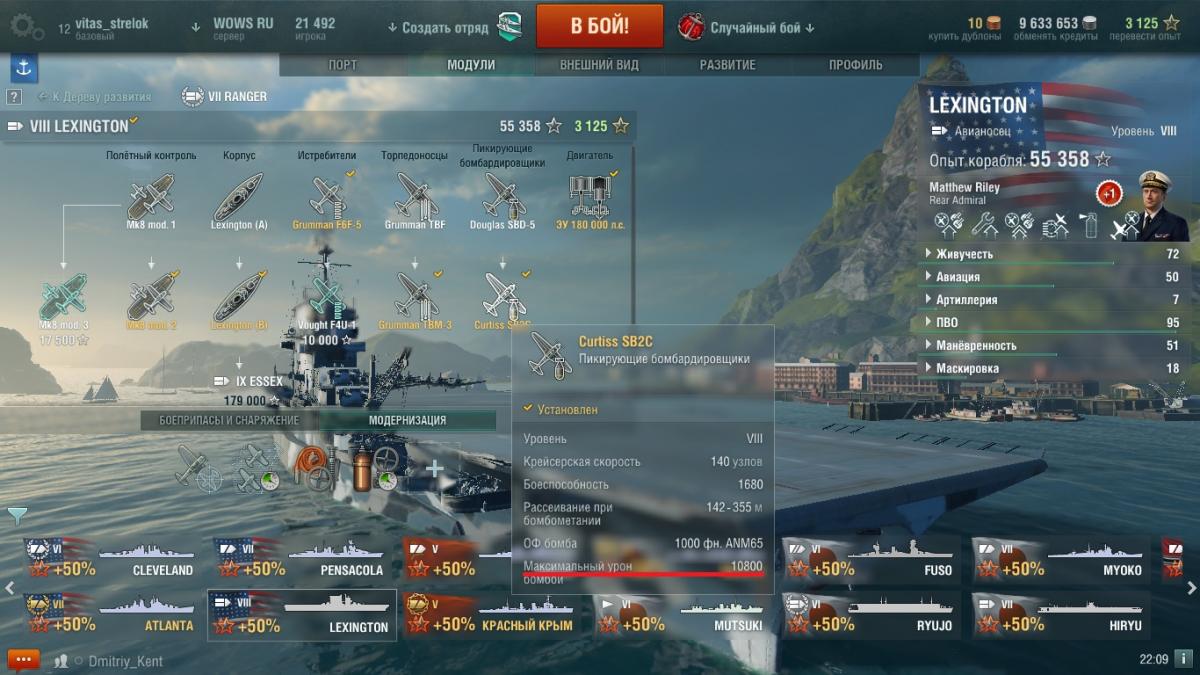Open the orange chat button
Screen dimensions: 1200x675
[23, 660]
